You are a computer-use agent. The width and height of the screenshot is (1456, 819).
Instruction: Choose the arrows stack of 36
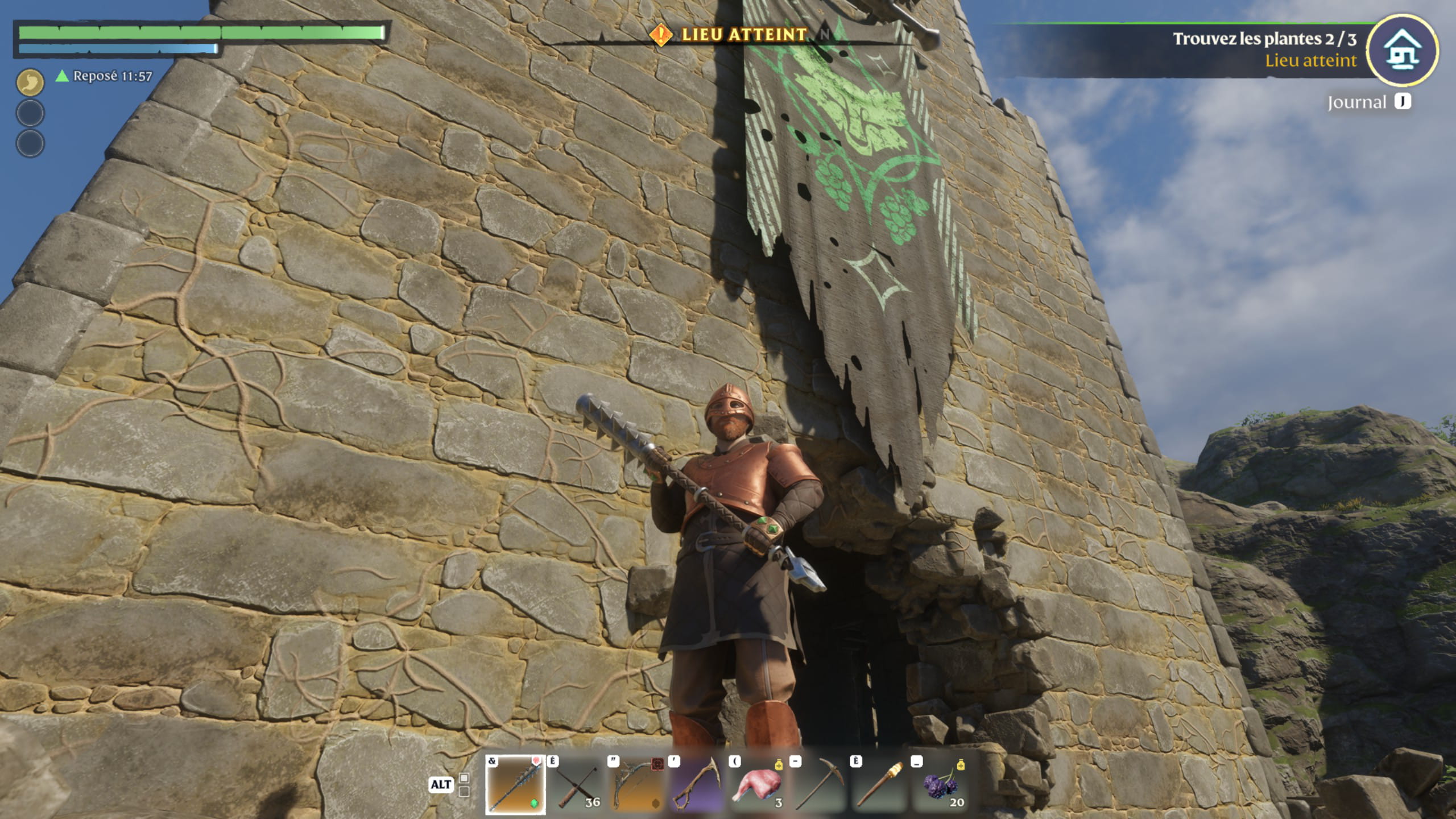(577, 784)
